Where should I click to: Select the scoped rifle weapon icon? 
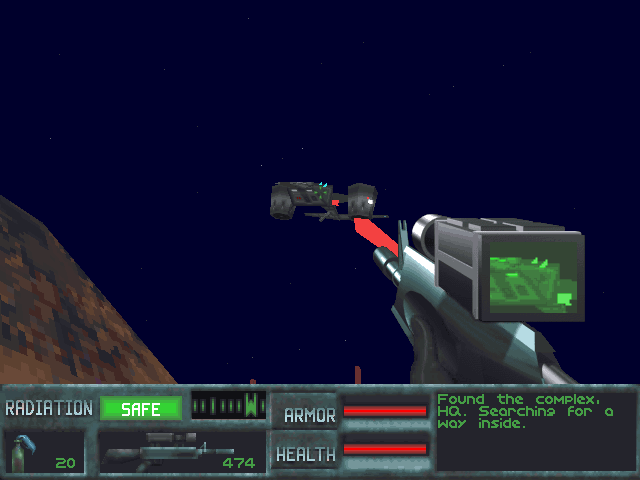pyautogui.click(x=168, y=450)
